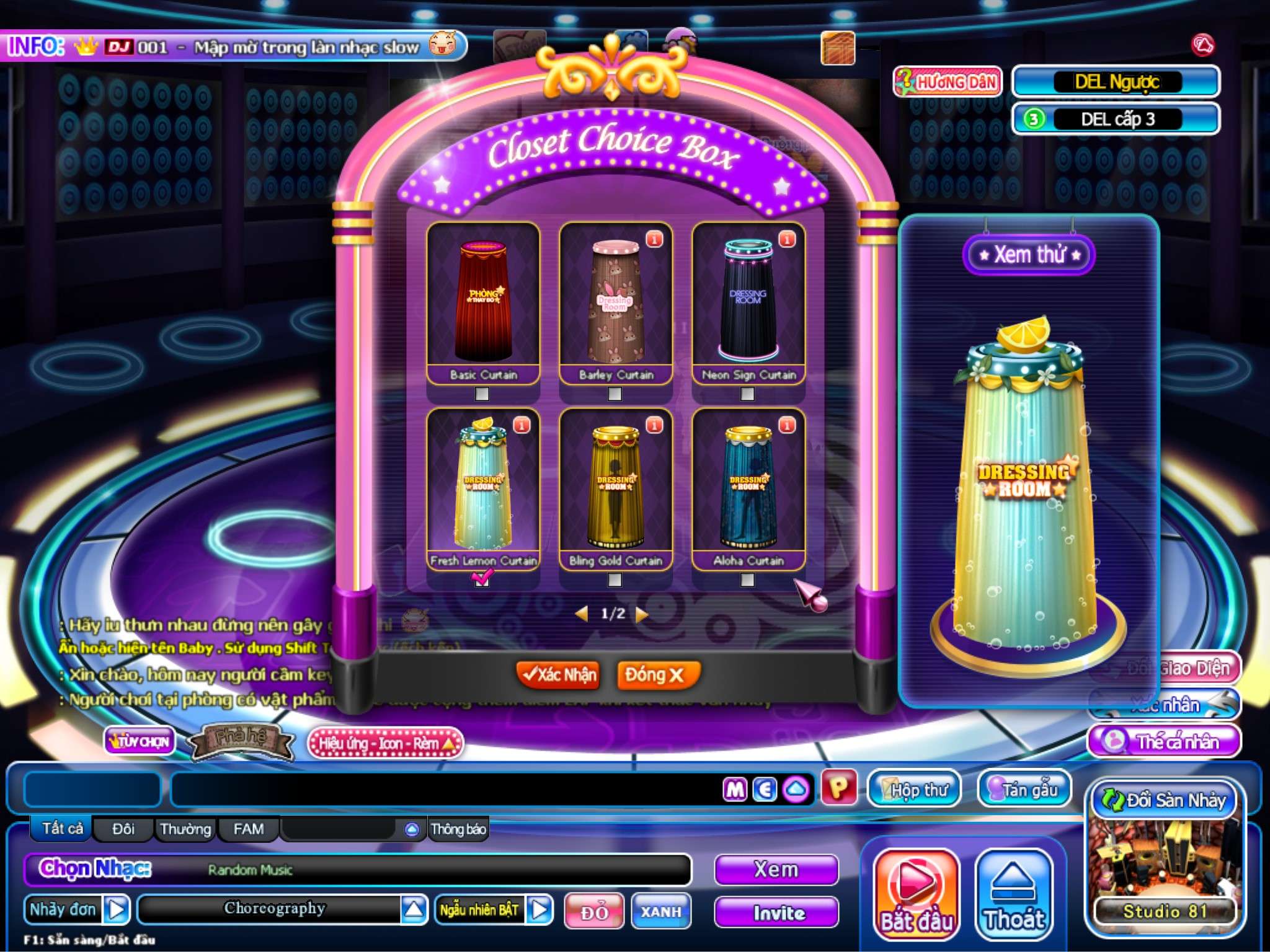Screen dimensions: 1270x952
Task: Select the ĐỎ red team button
Action: 593,911
